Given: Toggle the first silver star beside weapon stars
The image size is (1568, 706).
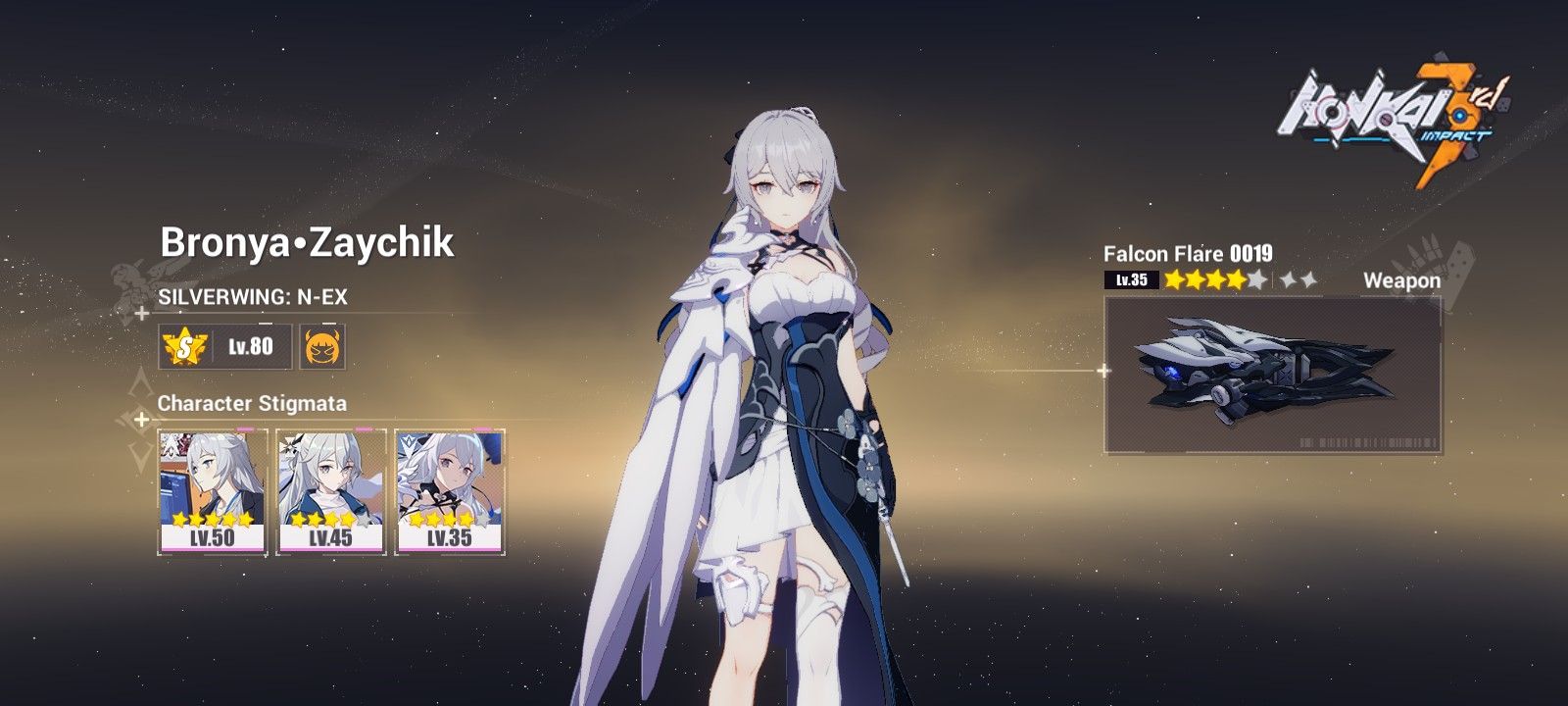Looking at the screenshot, I should tap(1286, 278).
